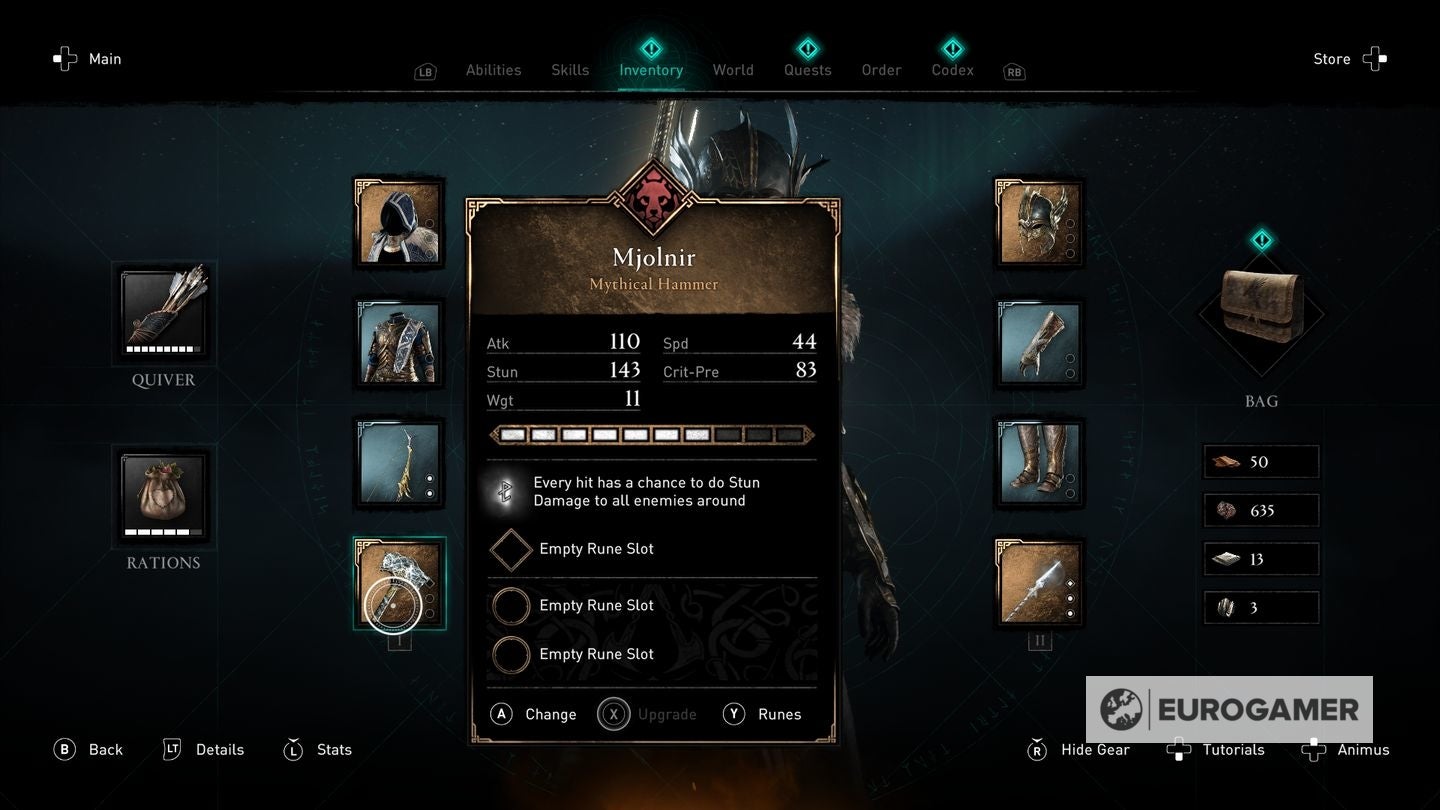This screenshot has height=810, width=1440.
Task: Select the boots gear slot
Action: click(1039, 462)
